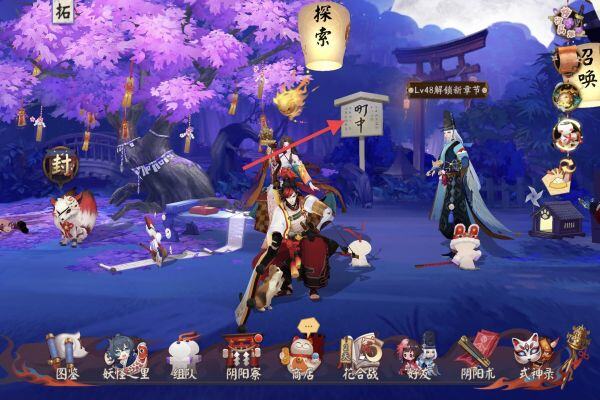
Task: Open the 式神录 shikigami record
Action: (x=530, y=356)
